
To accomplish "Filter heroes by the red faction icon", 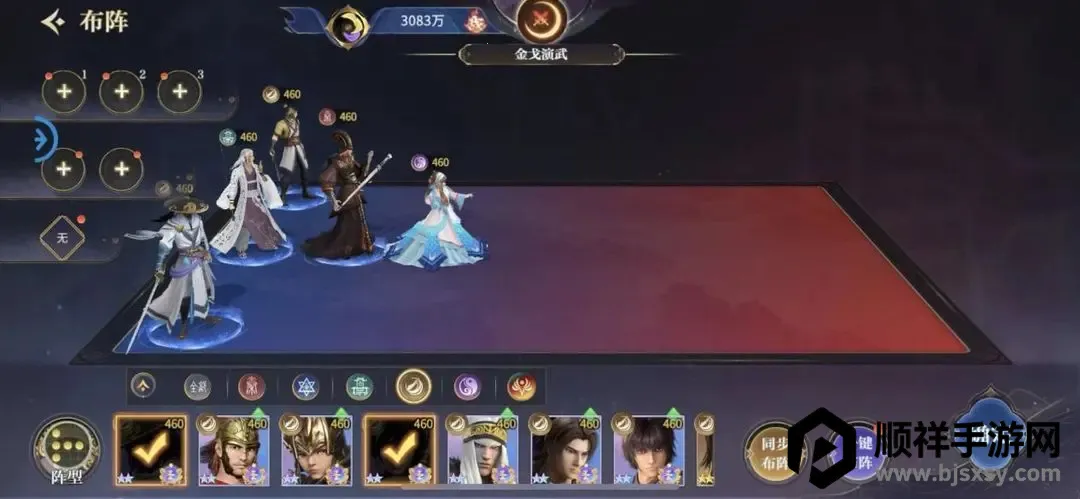I will [252, 386].
